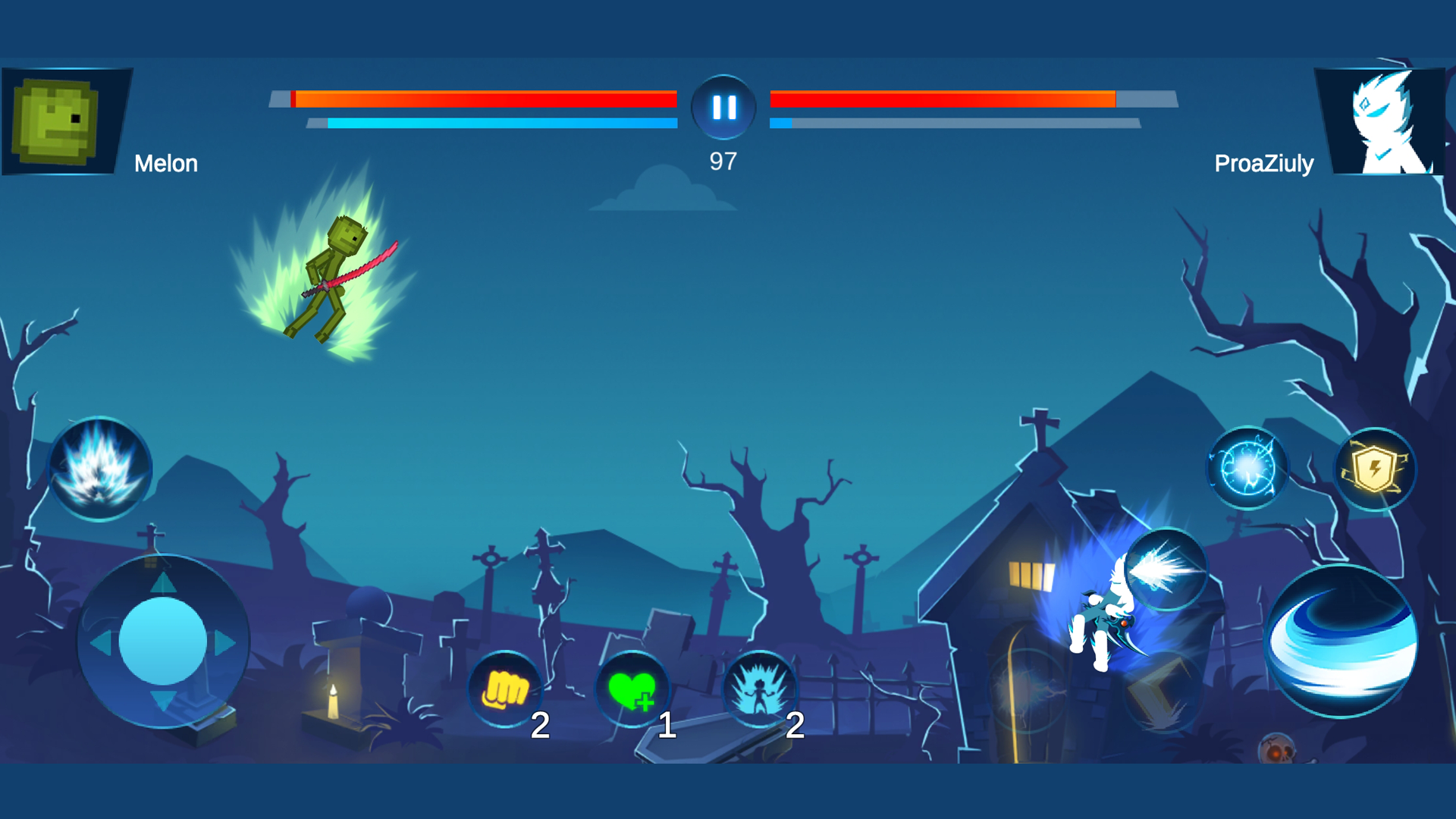
Task: Cast the electric orb skill on the right
Action: 1246,468
